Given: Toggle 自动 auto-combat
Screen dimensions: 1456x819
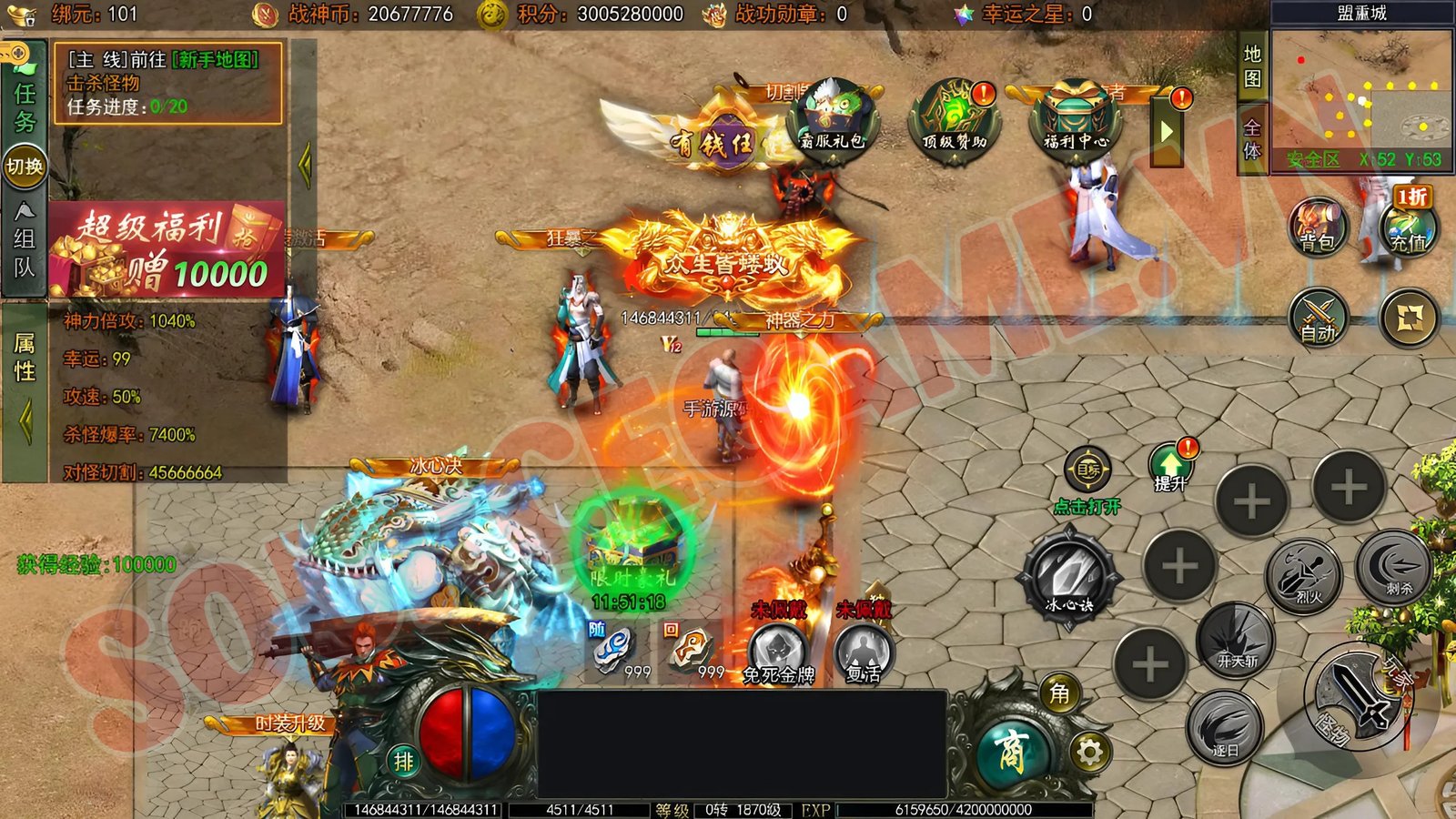Looking at the screenshot, I should [1318, 317].
